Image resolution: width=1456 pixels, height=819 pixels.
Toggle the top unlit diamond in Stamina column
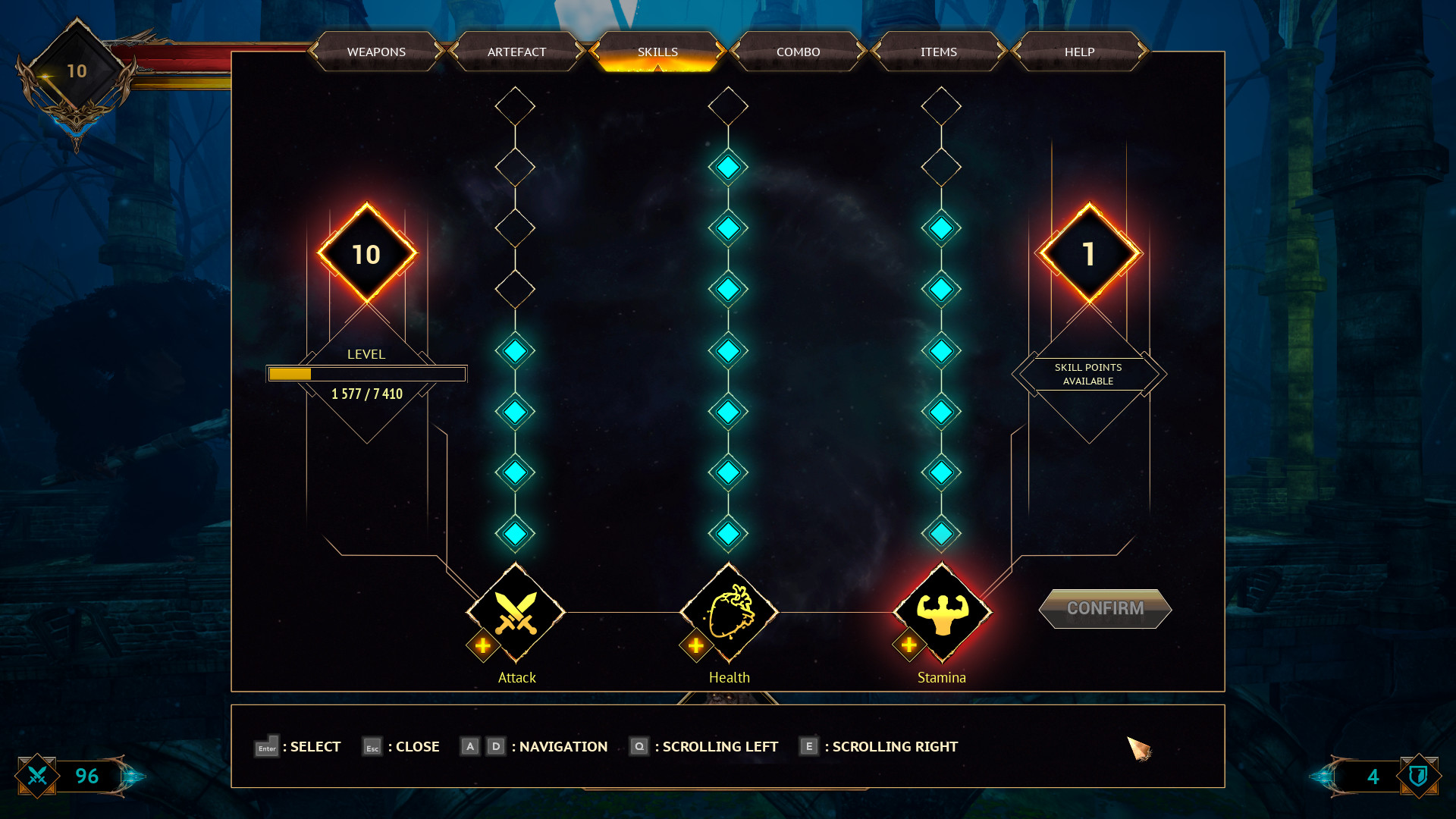pyautogui.click(x=941, y=105)
